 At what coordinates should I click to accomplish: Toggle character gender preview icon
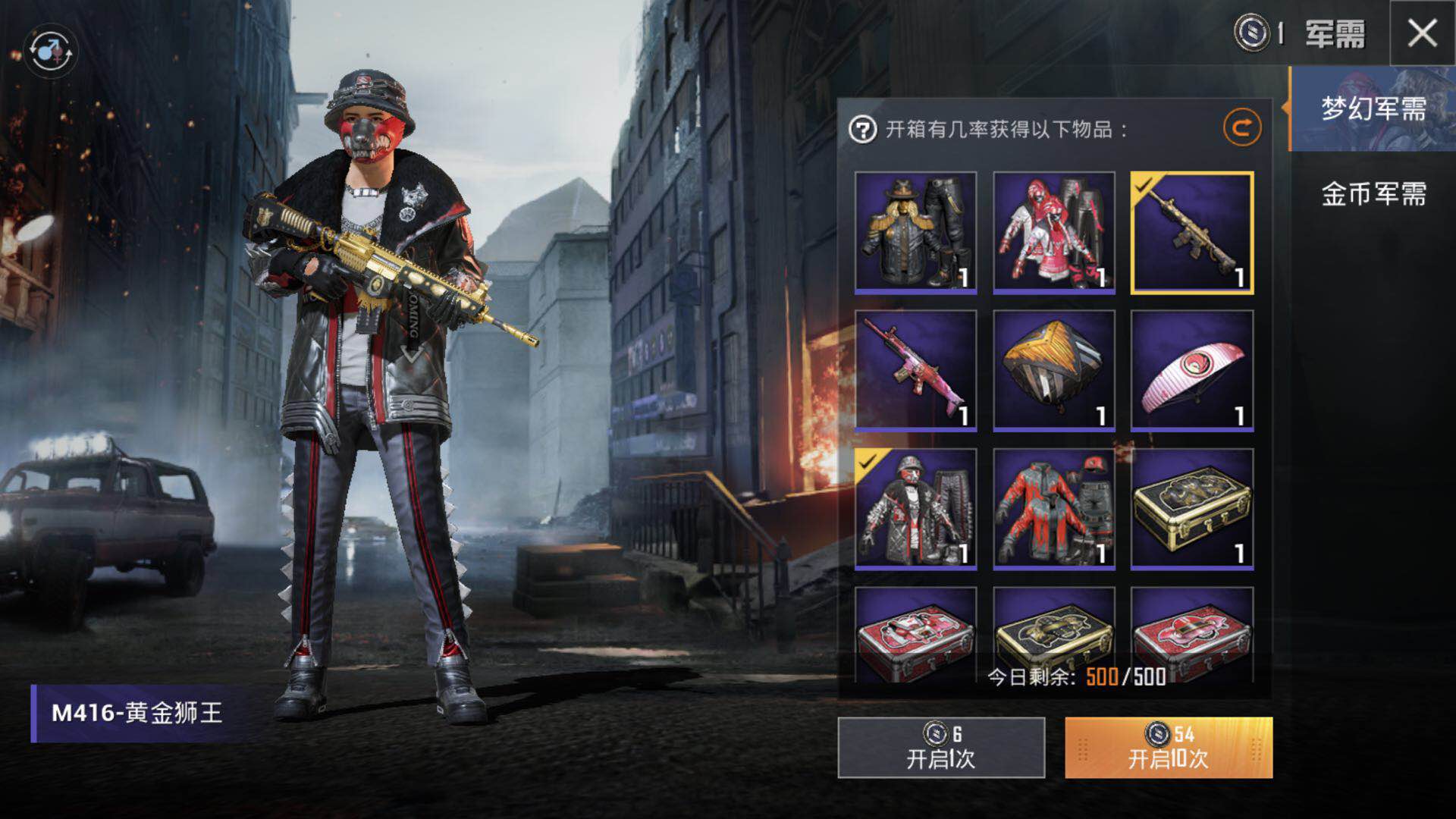[51, 52]
